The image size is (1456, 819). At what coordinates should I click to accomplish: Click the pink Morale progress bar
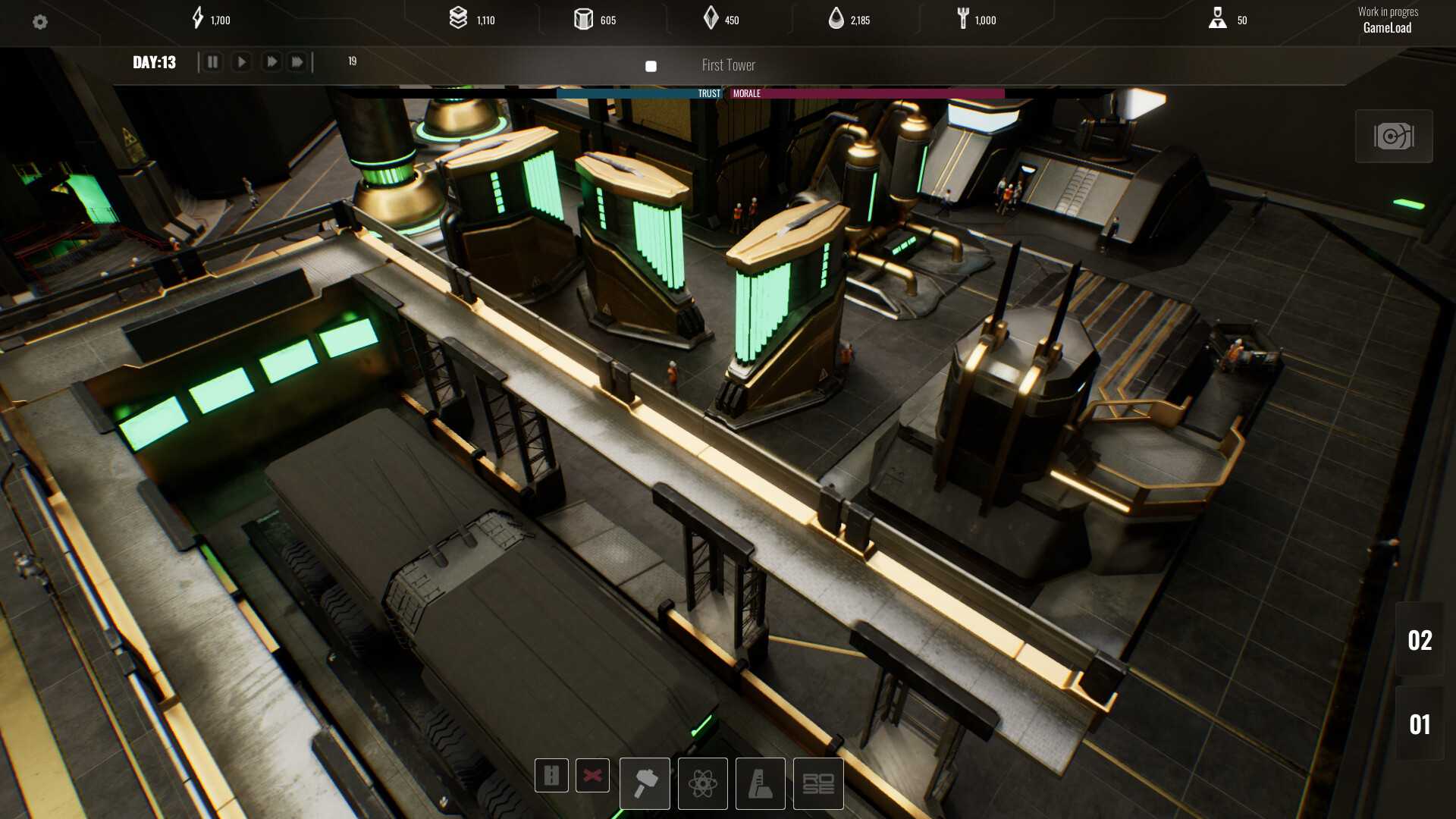(864, 93)
